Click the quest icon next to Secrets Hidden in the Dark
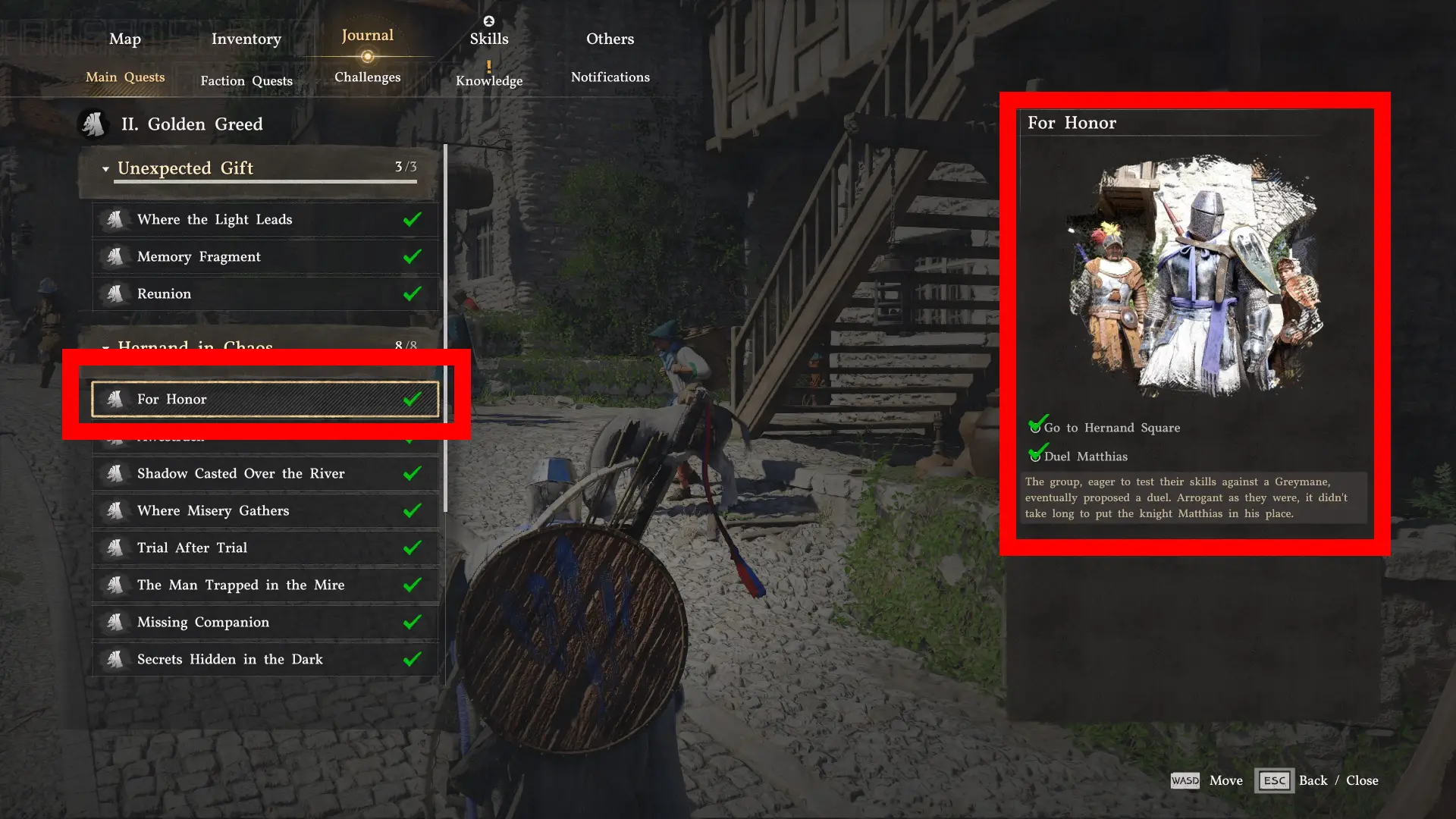1456x819 pixels. (117, 659)
